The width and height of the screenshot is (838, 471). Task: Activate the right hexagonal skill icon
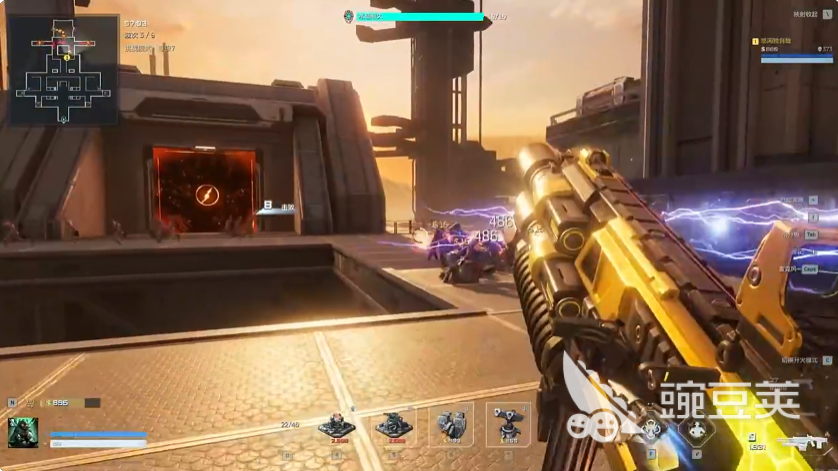(694, 430)
